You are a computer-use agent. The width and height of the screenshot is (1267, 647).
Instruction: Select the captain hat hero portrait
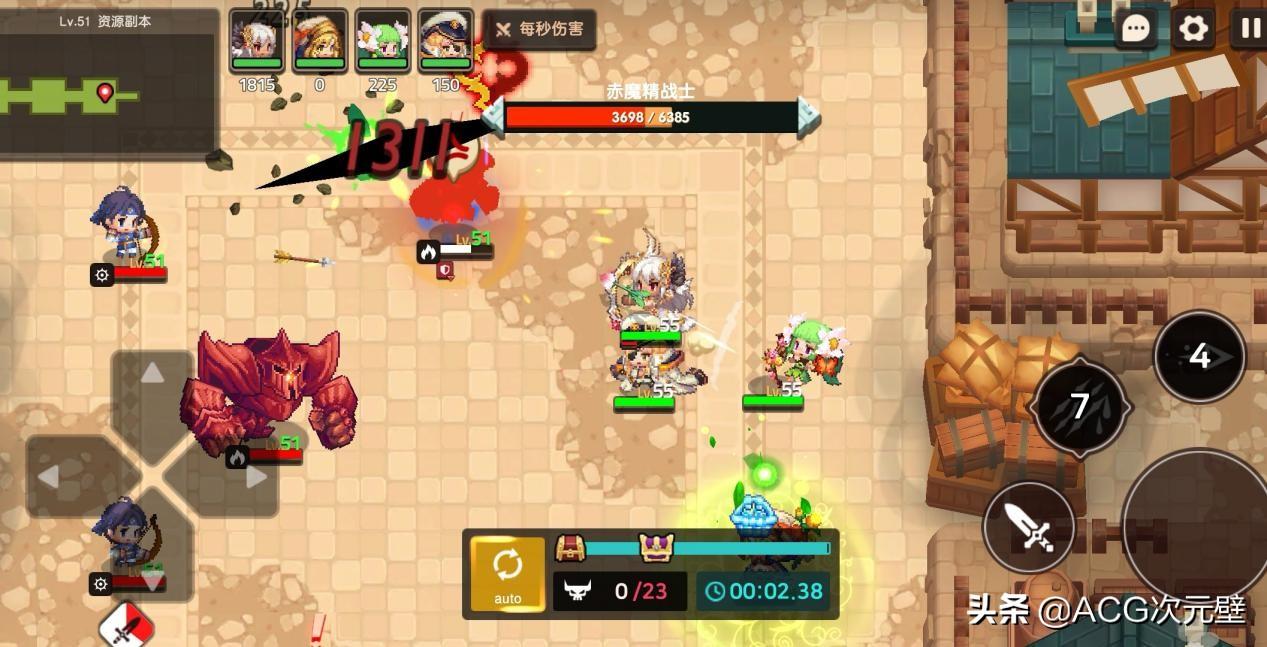tap(445, 40)
